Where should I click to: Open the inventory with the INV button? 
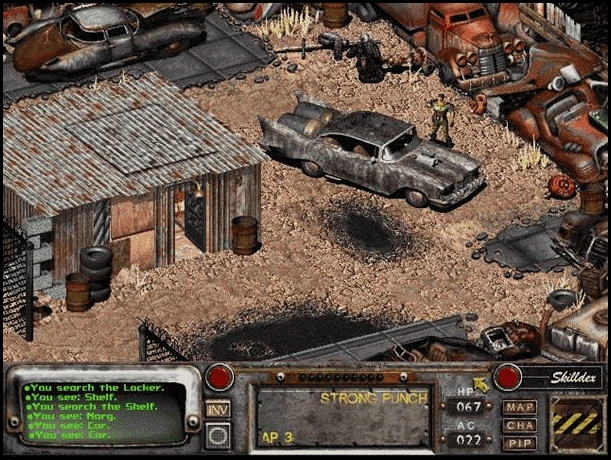(x=218, y=408)
